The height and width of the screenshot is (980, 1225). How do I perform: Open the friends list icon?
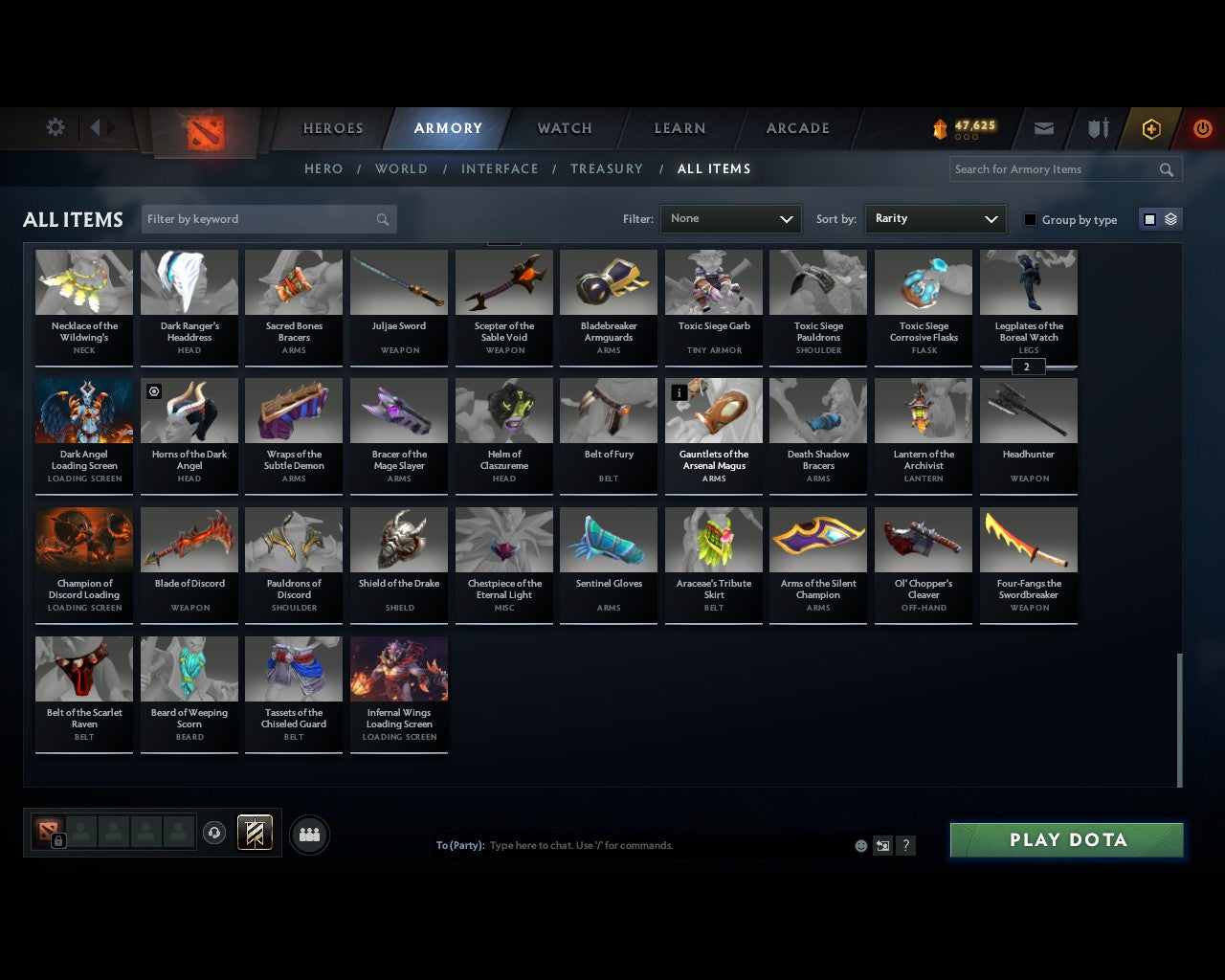[309, 834]
